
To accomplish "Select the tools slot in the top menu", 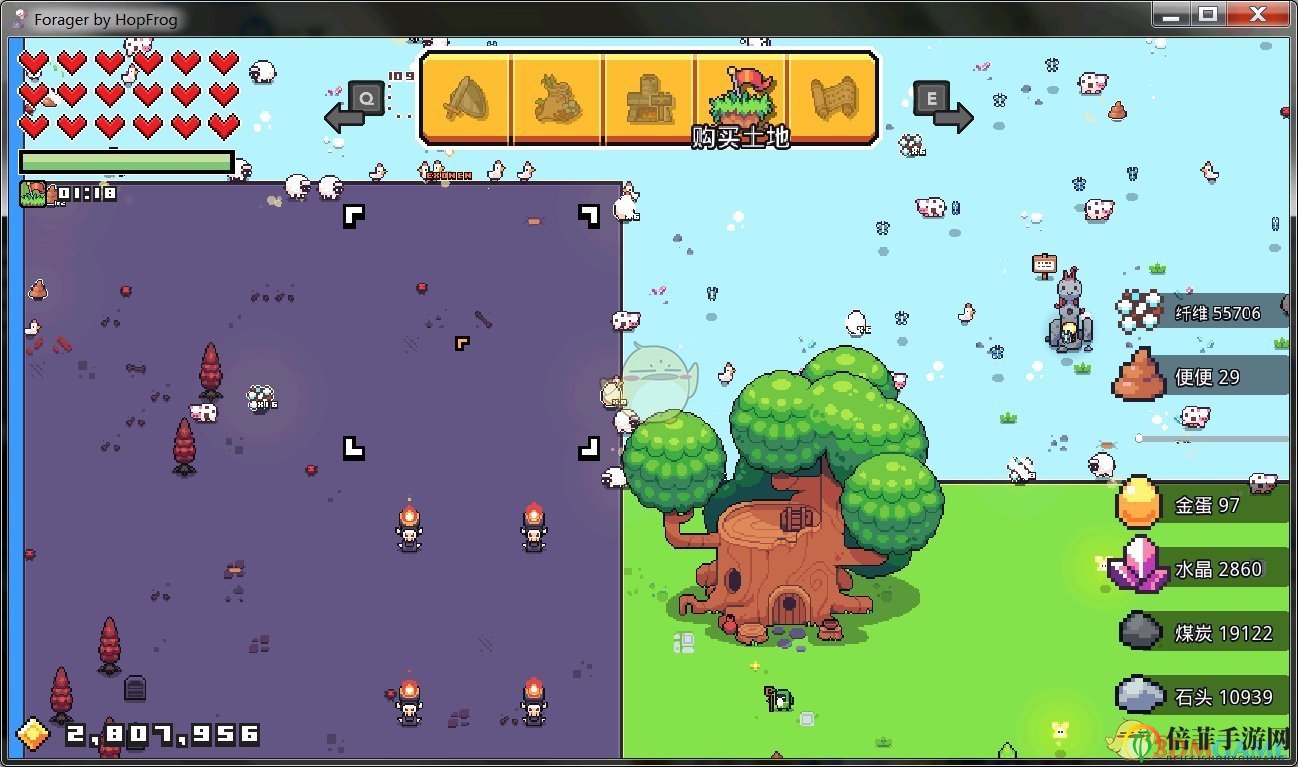I will pos(466,96).
